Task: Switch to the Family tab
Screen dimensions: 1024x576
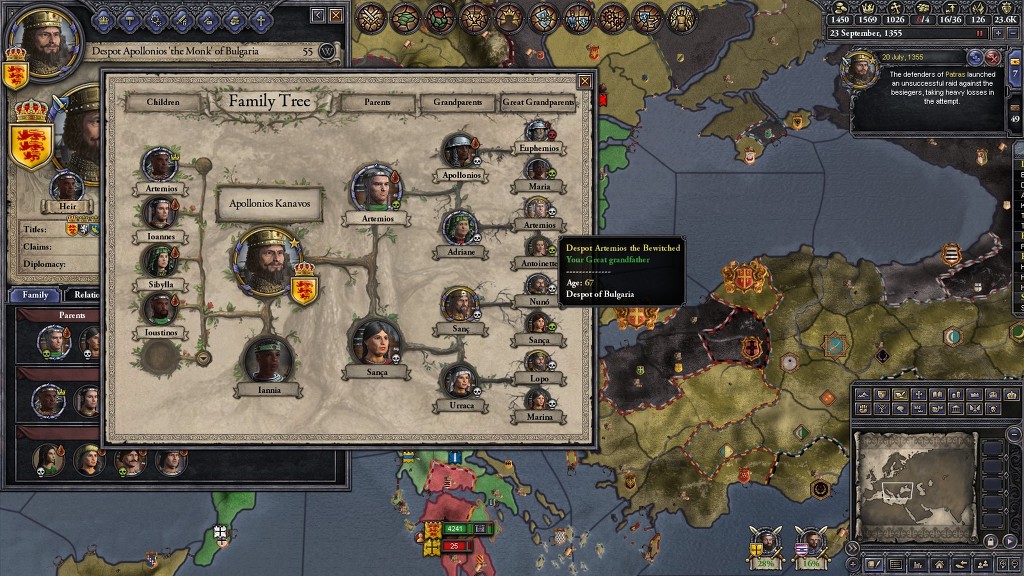Action: (35, 295)
